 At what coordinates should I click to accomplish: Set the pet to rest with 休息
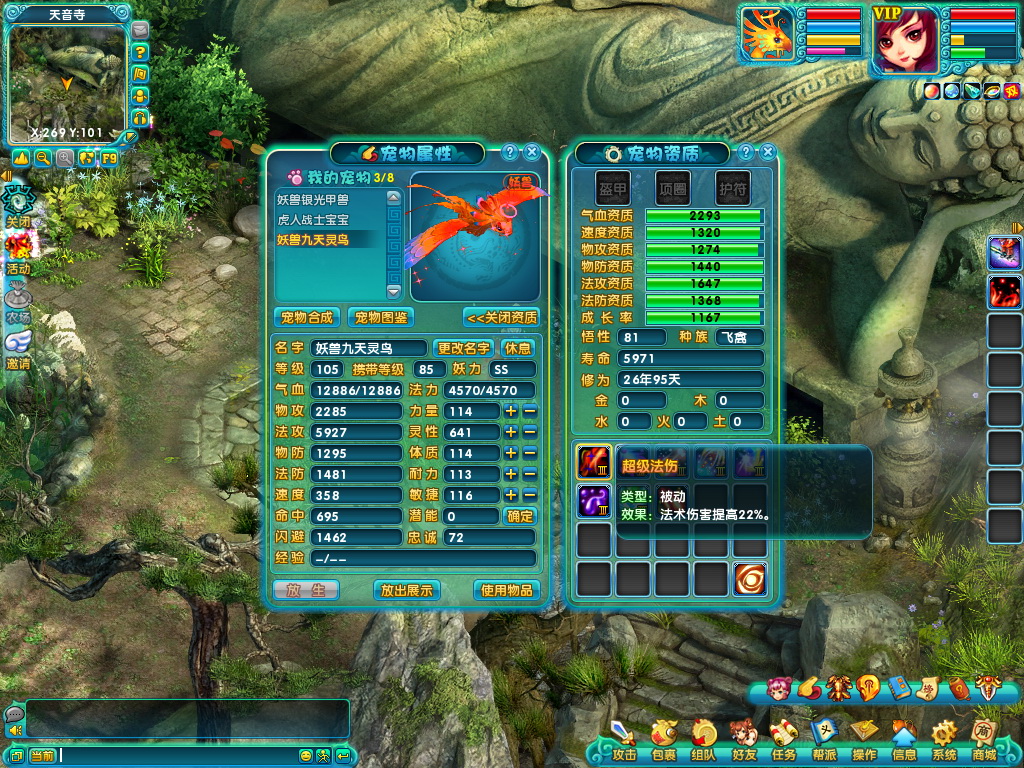(518, 348)
